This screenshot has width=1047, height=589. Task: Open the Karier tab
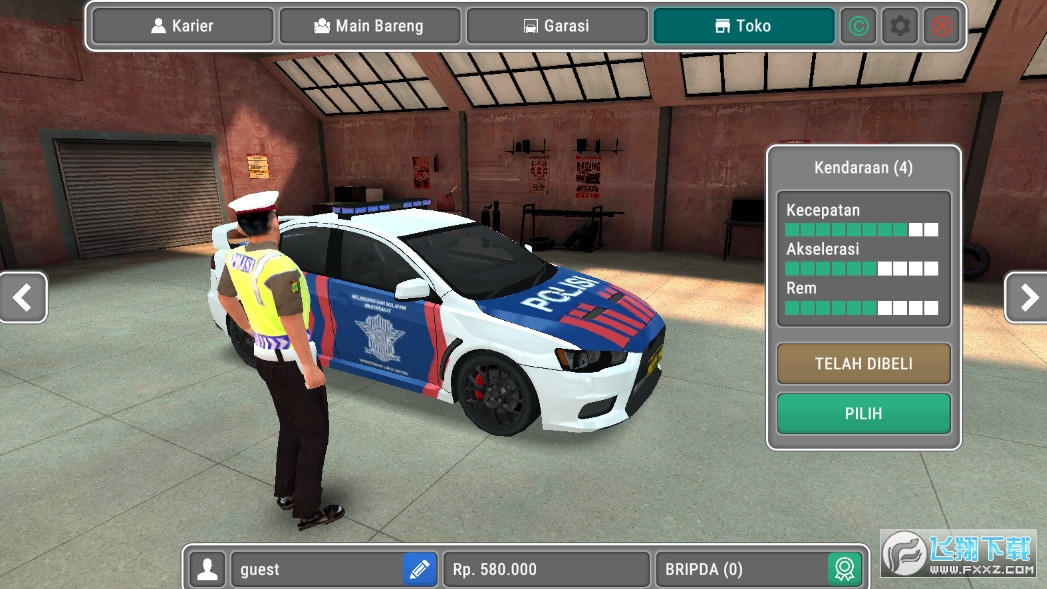[x=182, y=26]
